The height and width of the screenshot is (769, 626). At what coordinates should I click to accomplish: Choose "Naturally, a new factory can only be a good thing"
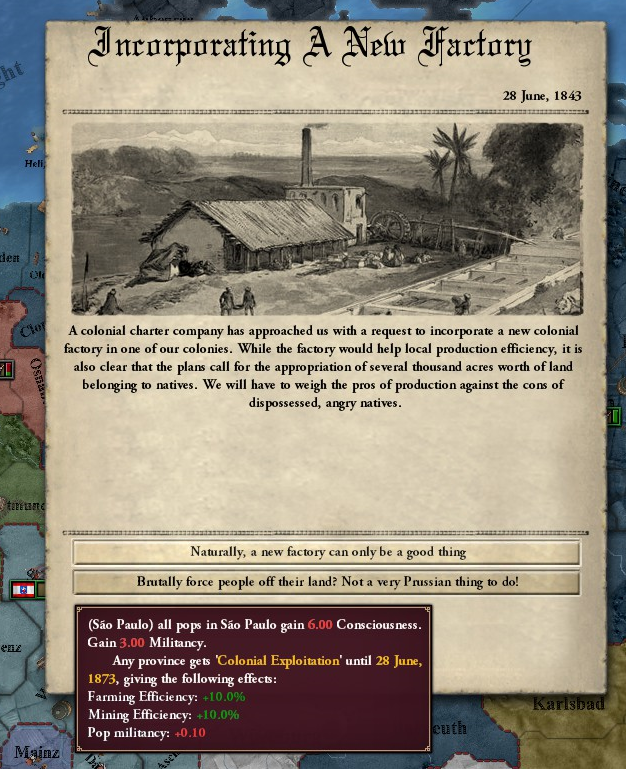pos(327,552)
